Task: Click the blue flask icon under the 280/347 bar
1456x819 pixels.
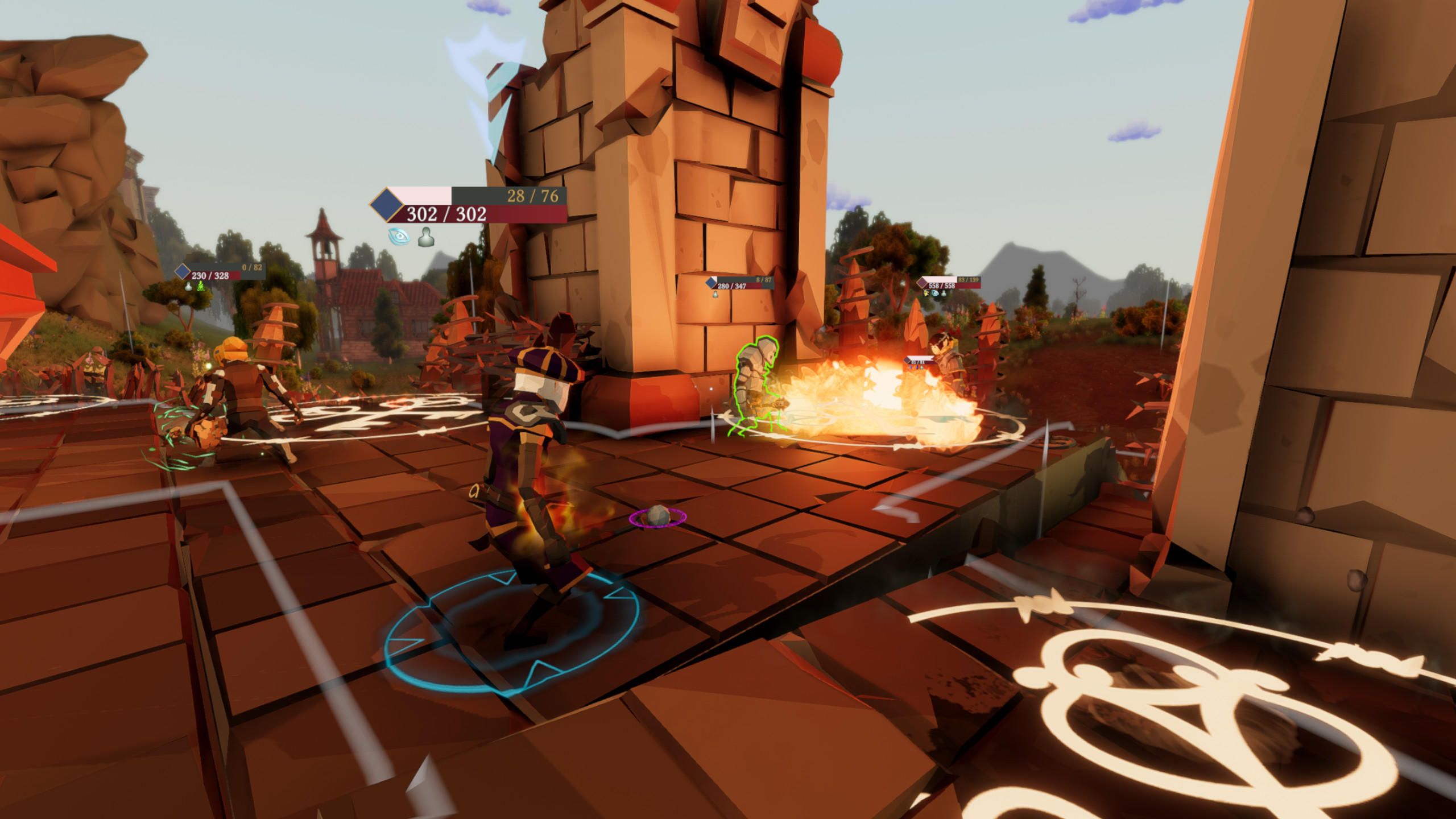Action: tap(715, 294)
